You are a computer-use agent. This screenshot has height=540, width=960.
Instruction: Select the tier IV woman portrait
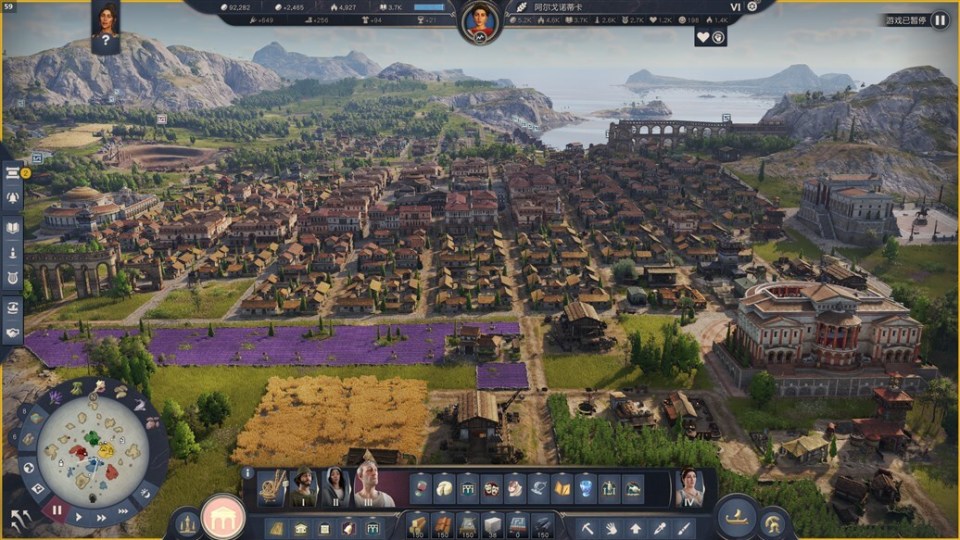pyautogui.click(x=689, y=488)
